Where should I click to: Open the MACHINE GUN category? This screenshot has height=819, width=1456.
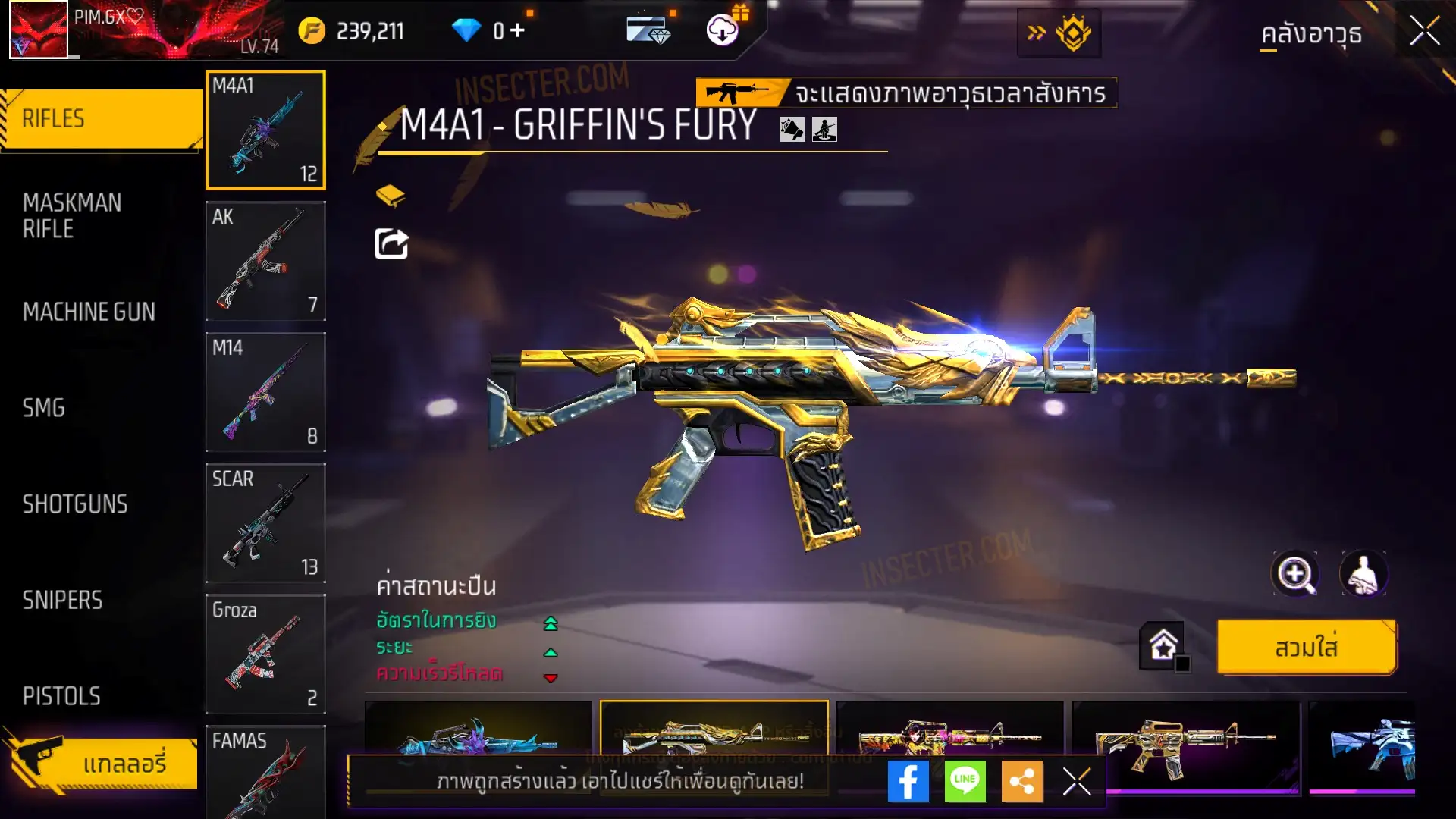(89, 312)
